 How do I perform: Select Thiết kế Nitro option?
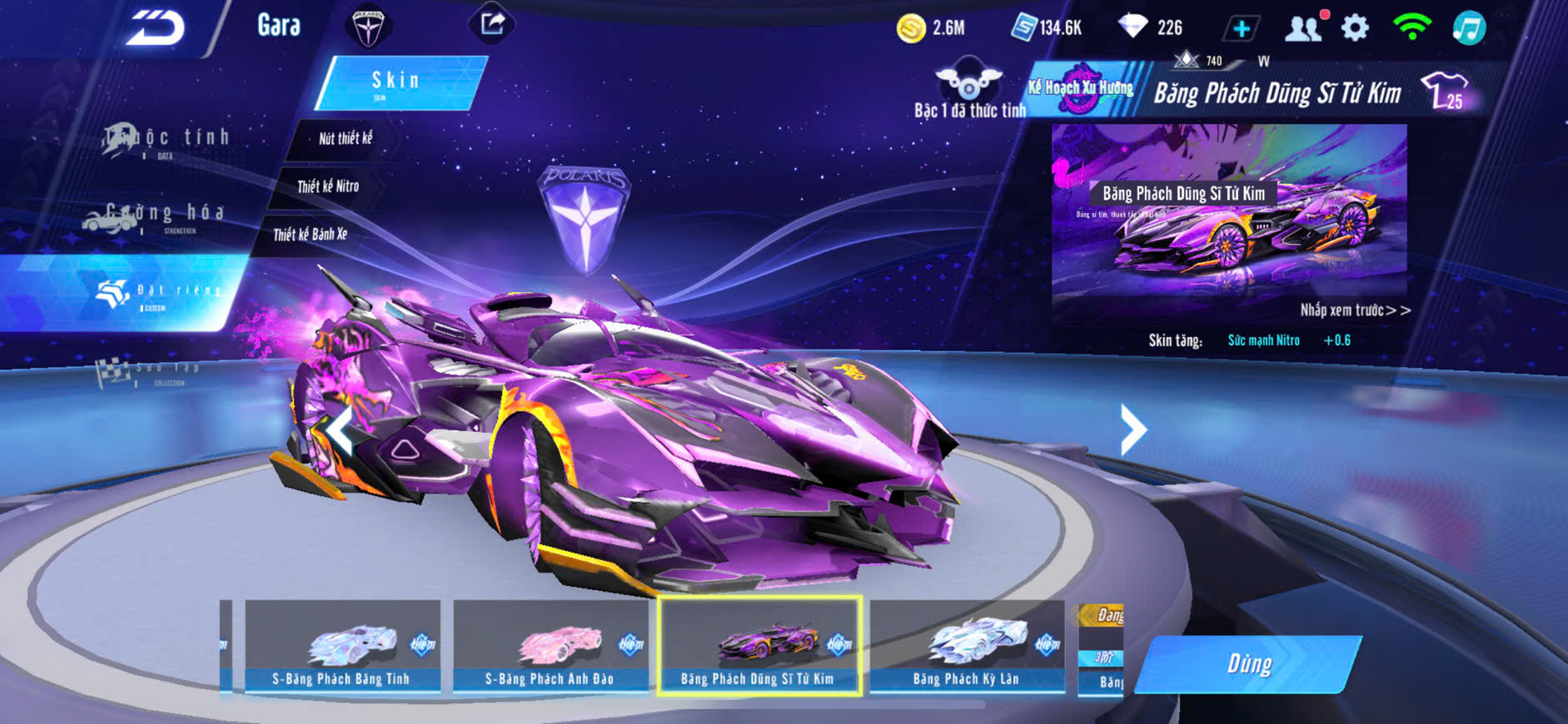click(x=327, y=186)
